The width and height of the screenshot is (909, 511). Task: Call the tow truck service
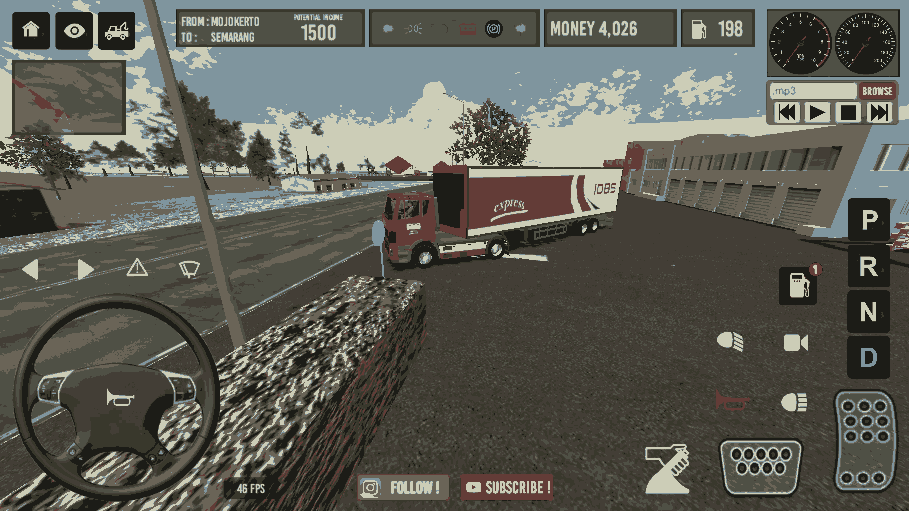[x=117, y=30]
